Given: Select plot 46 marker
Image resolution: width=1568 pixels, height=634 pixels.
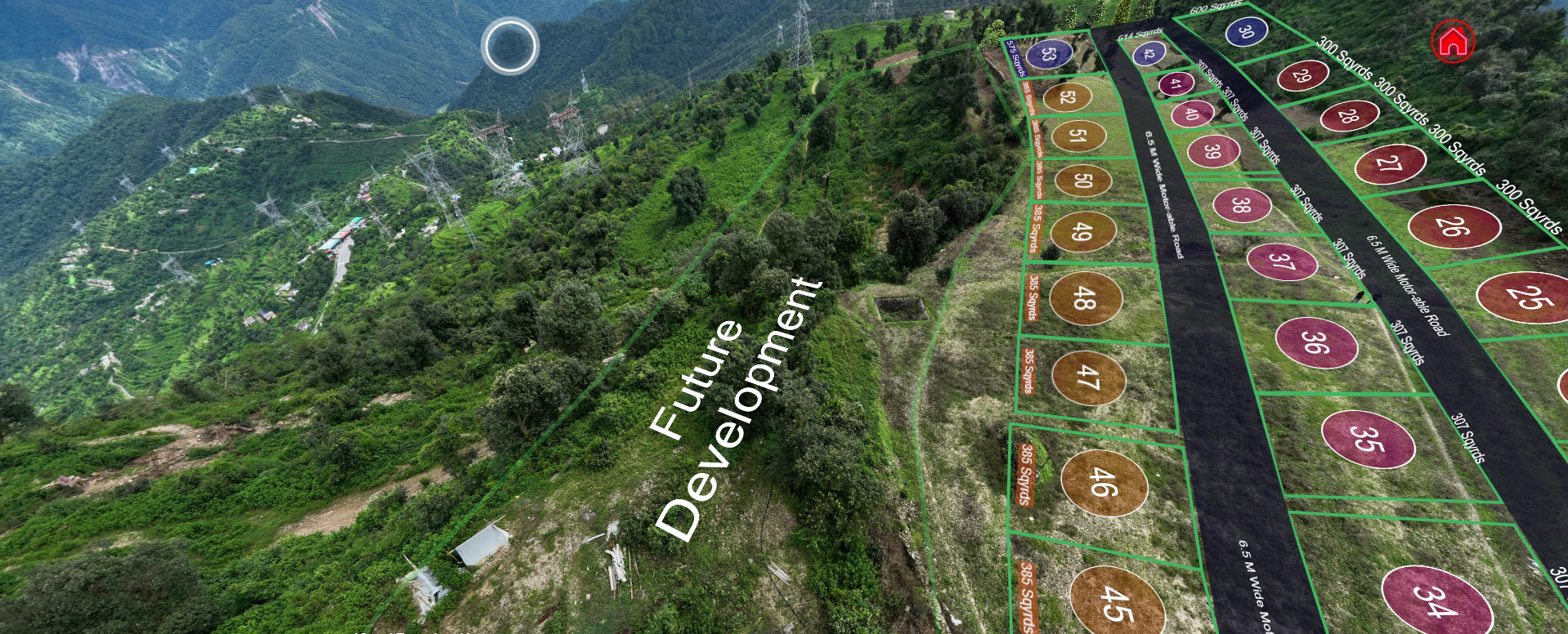Looking at the screenshot, I should [x=1104, y=482].
